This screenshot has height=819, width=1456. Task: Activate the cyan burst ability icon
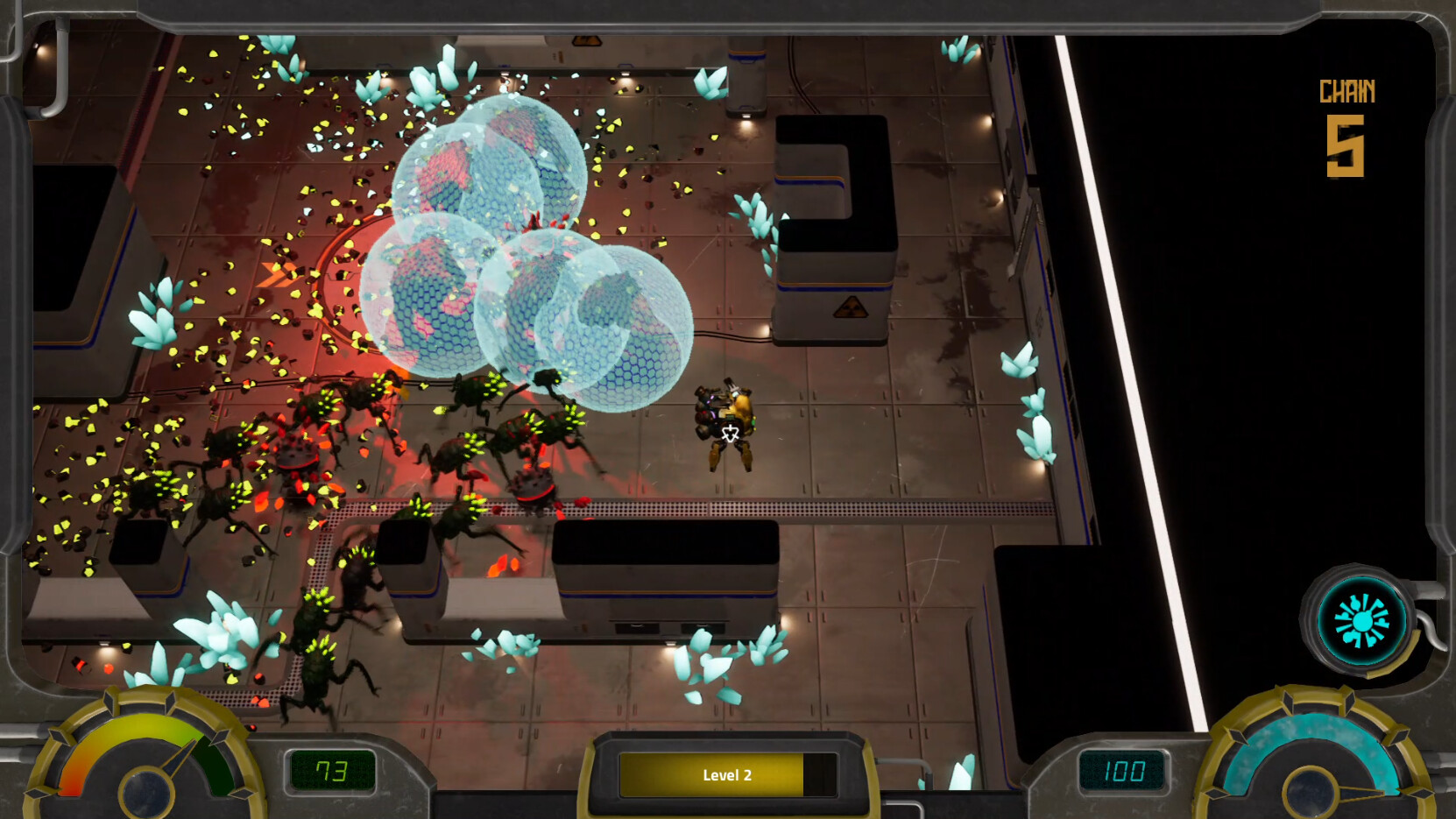tap(1361, 621)
